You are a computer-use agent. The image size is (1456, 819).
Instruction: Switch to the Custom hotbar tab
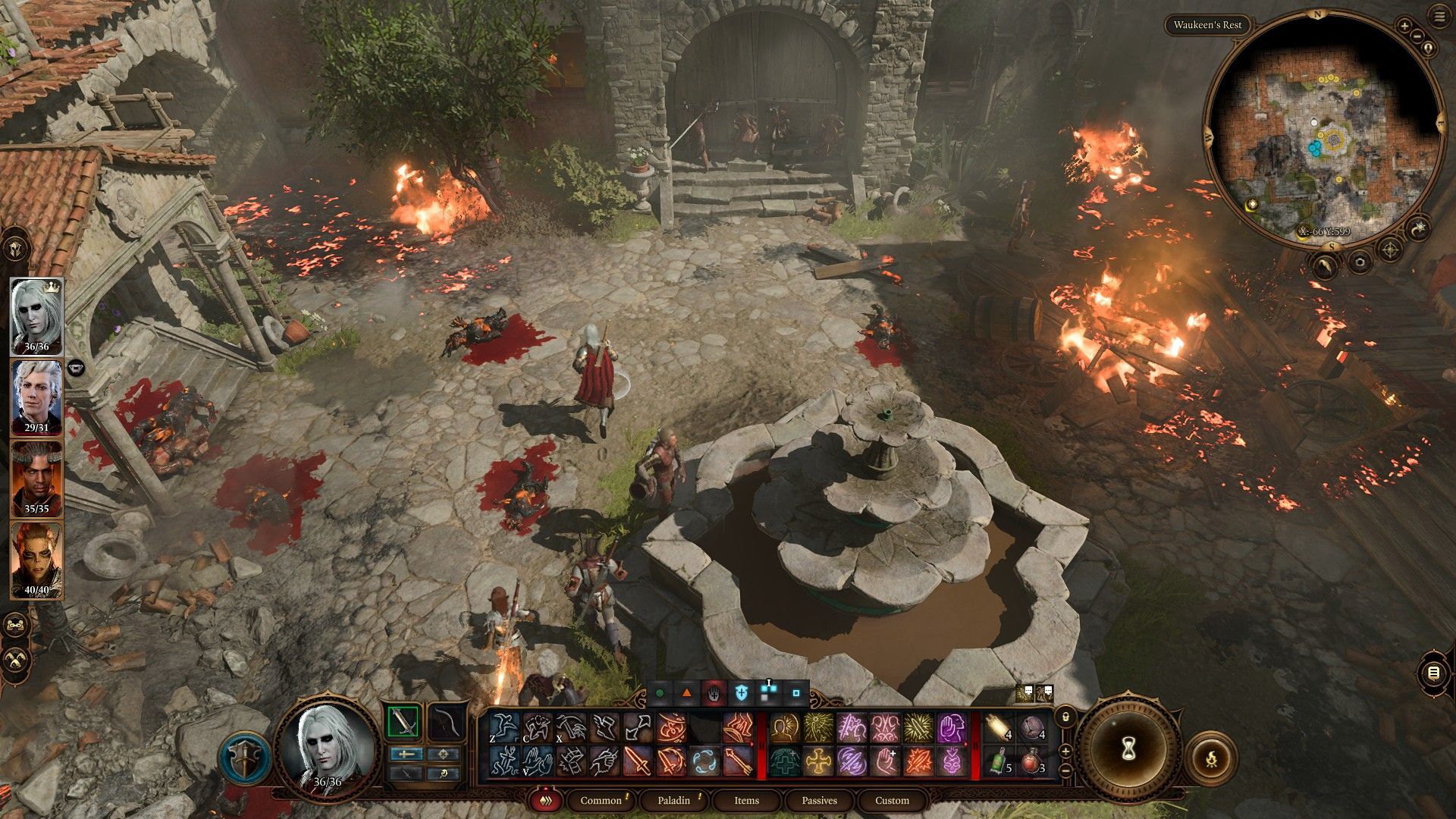(x=892, y=800)
